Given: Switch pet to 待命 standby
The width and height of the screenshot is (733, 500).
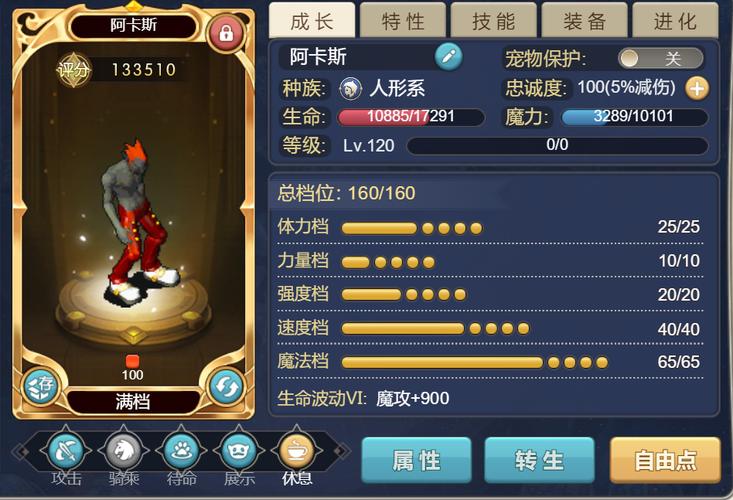Looking at the screenshot, I should click(180, 452).
